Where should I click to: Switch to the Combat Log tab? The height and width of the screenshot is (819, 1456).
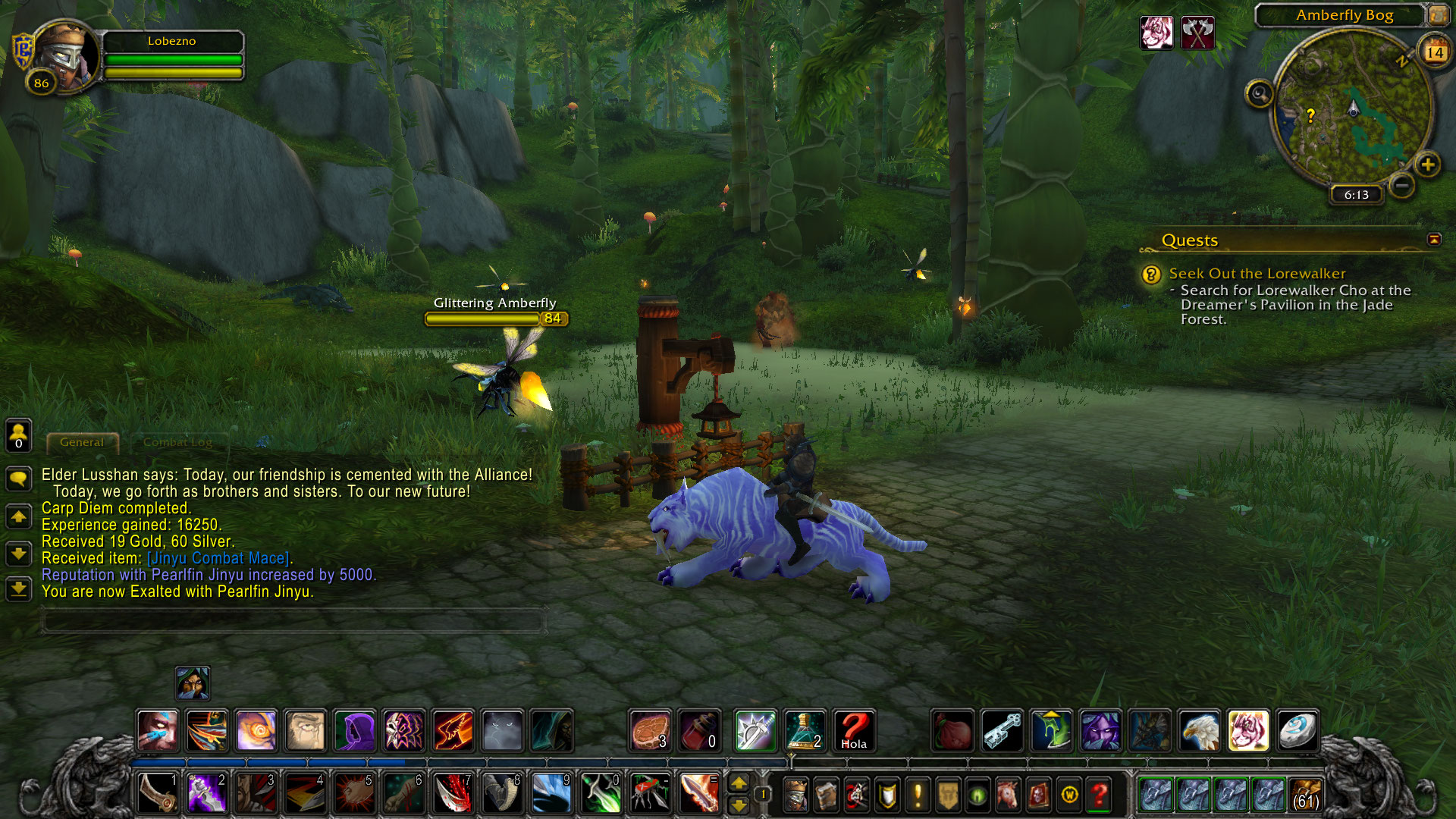177,442
